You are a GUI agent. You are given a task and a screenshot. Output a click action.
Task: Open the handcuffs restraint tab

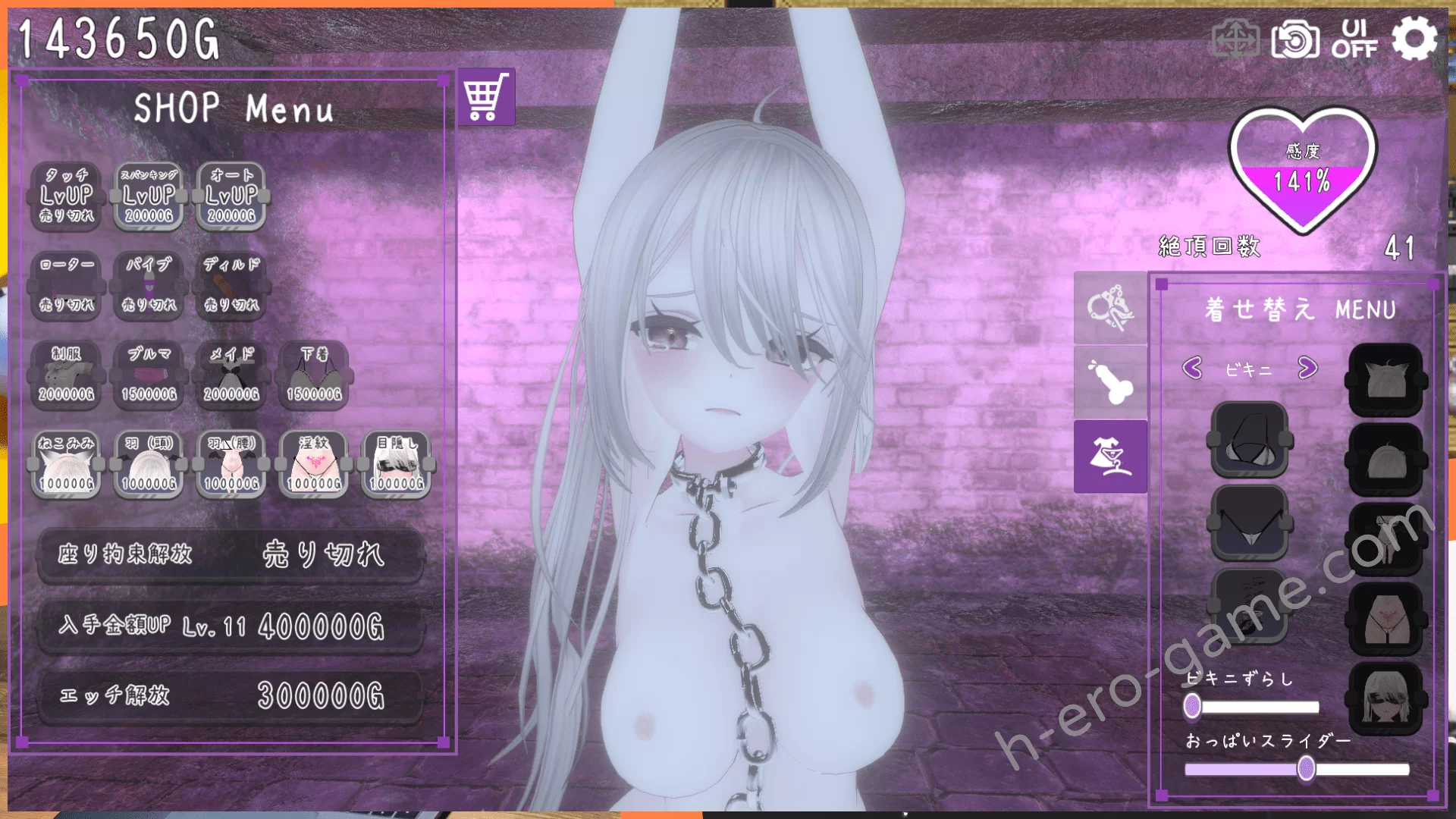(x=1110, y=309)
